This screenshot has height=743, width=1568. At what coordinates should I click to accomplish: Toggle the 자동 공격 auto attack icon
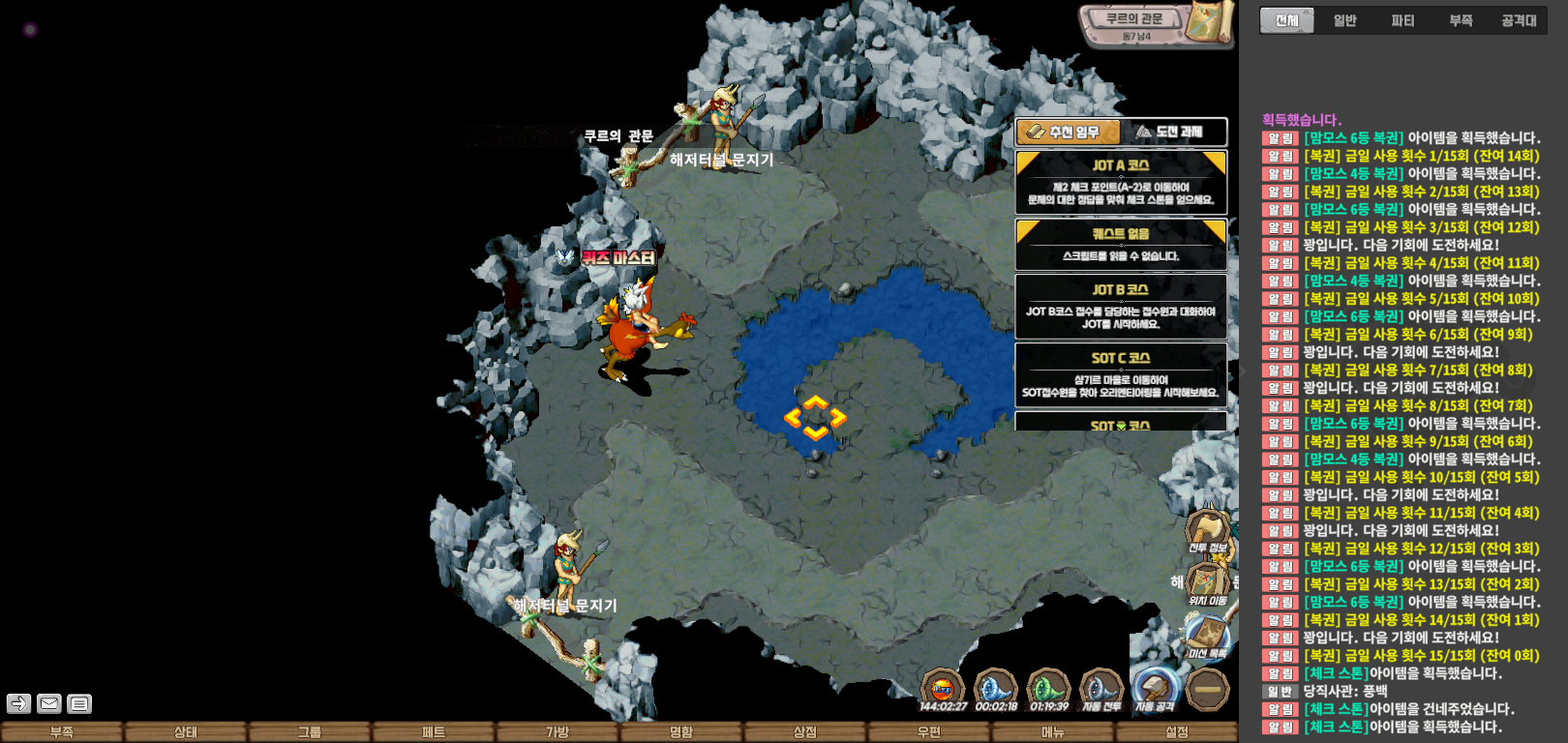(x=1155, y=689)
